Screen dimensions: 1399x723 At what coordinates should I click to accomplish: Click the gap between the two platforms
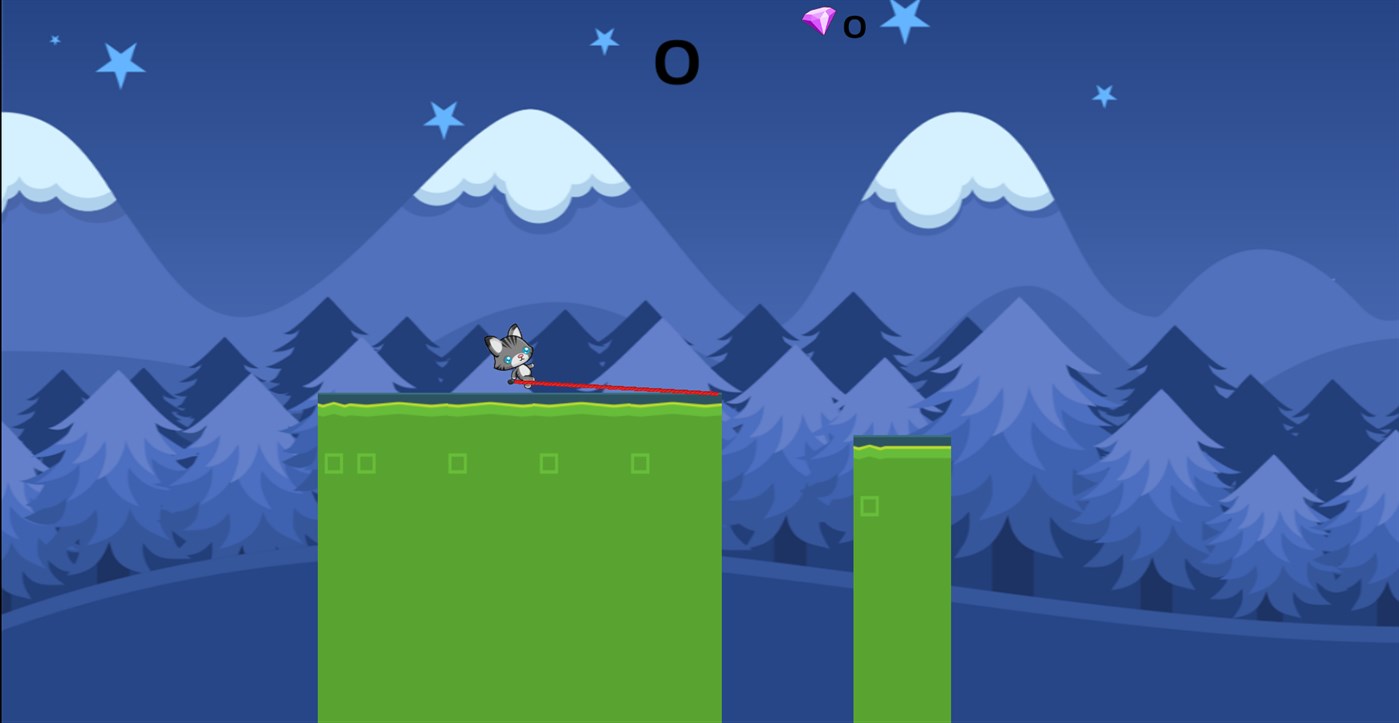(x=788, y=560)
